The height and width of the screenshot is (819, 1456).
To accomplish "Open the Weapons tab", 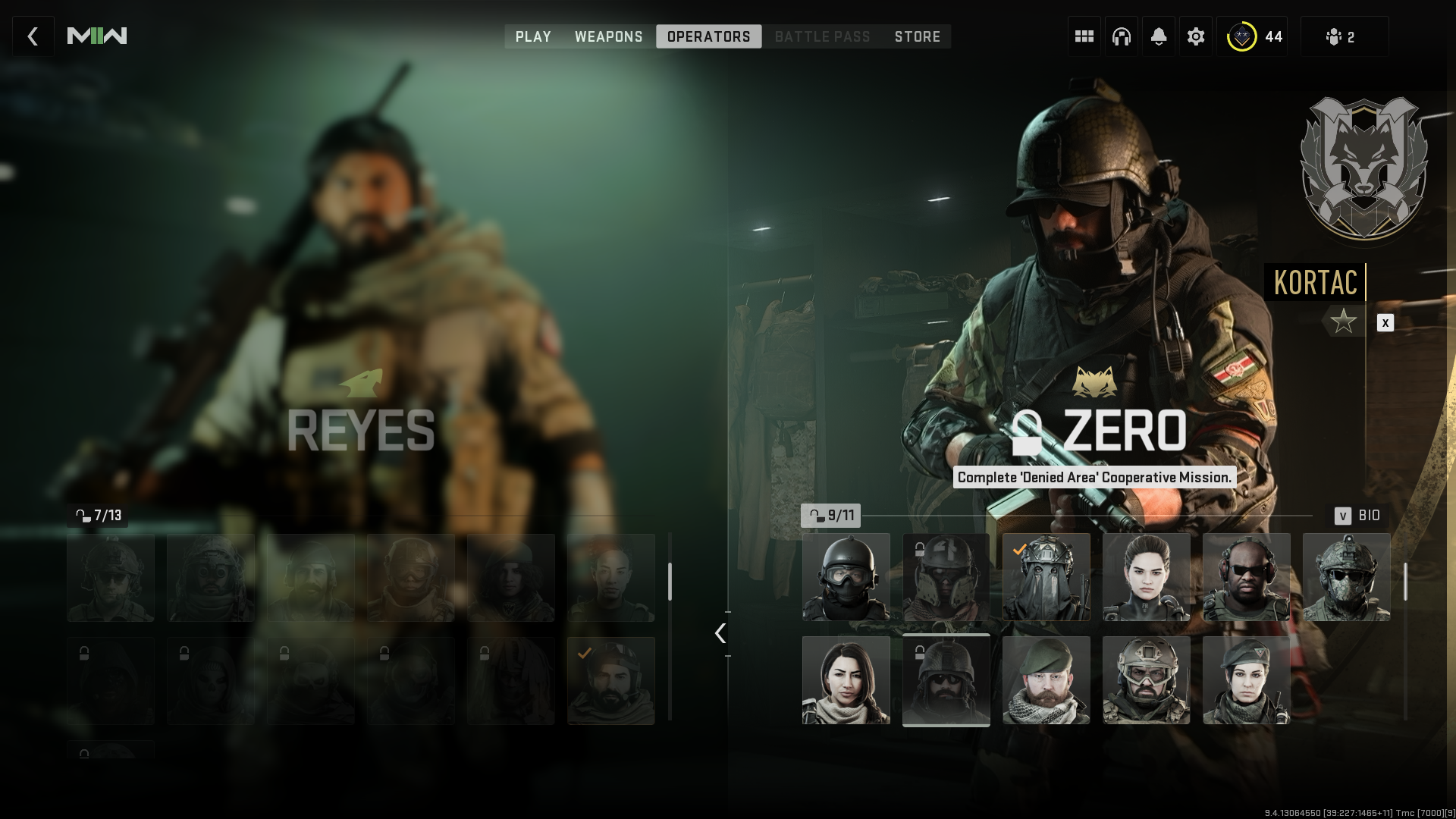I will click(x=608, y=36).
